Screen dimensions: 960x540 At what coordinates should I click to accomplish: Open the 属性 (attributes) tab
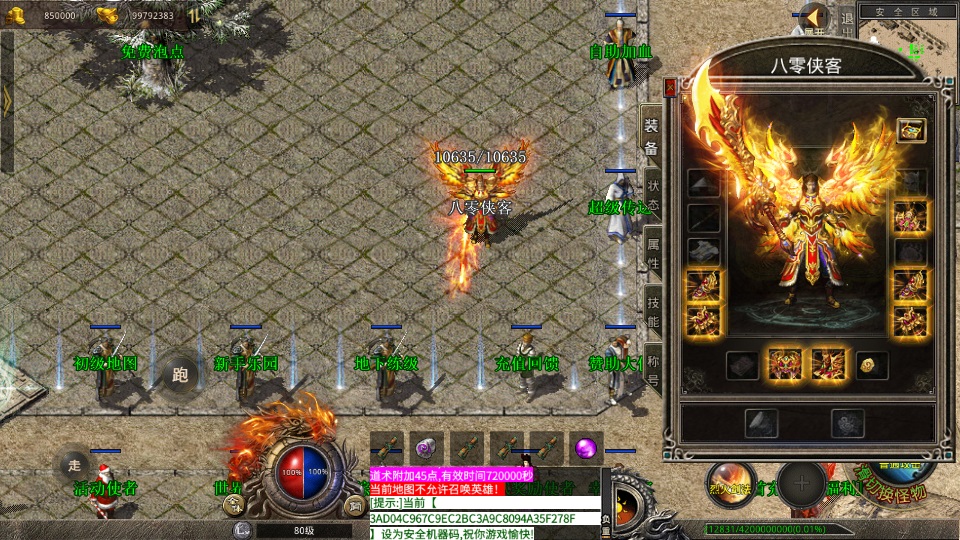(653, 254)
